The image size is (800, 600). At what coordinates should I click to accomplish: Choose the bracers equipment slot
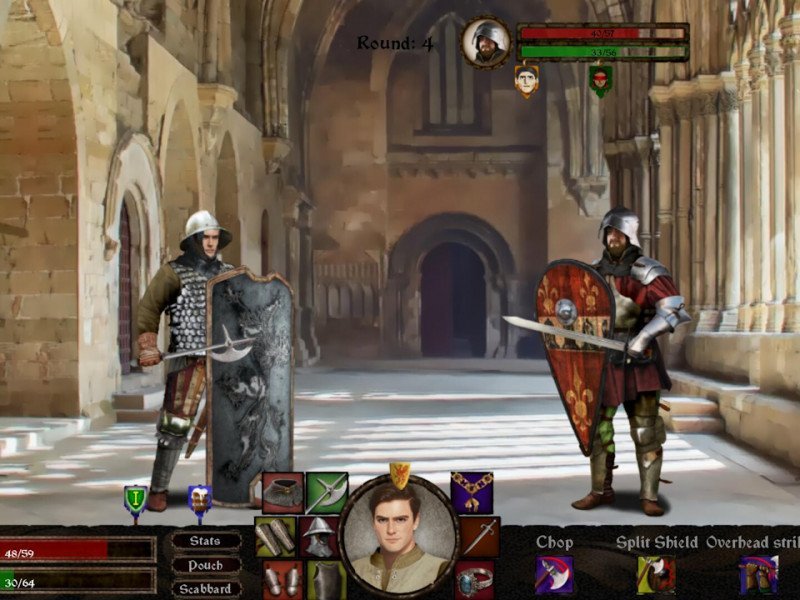click(275, 536)
